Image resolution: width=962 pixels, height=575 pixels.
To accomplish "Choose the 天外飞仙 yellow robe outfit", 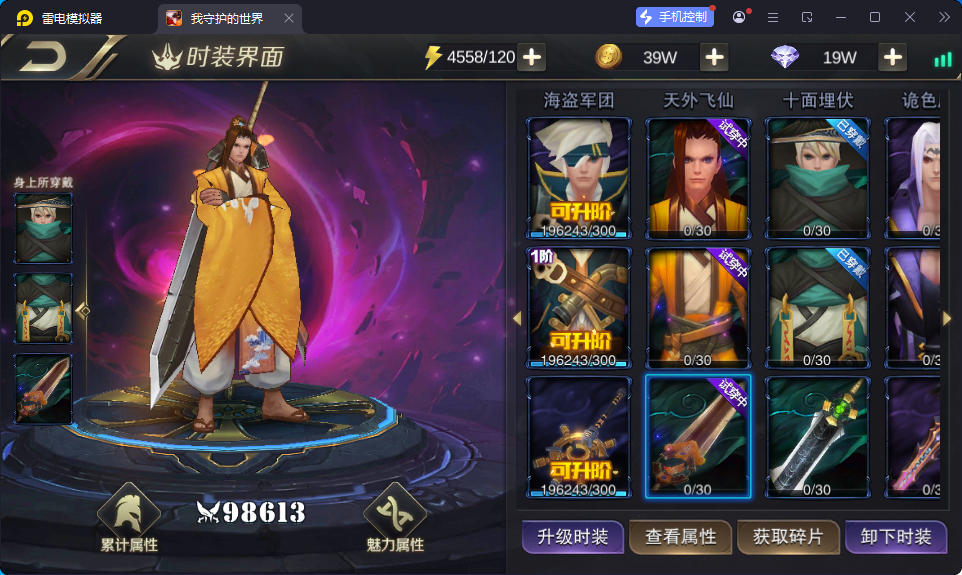I will [x=698, y=307].
